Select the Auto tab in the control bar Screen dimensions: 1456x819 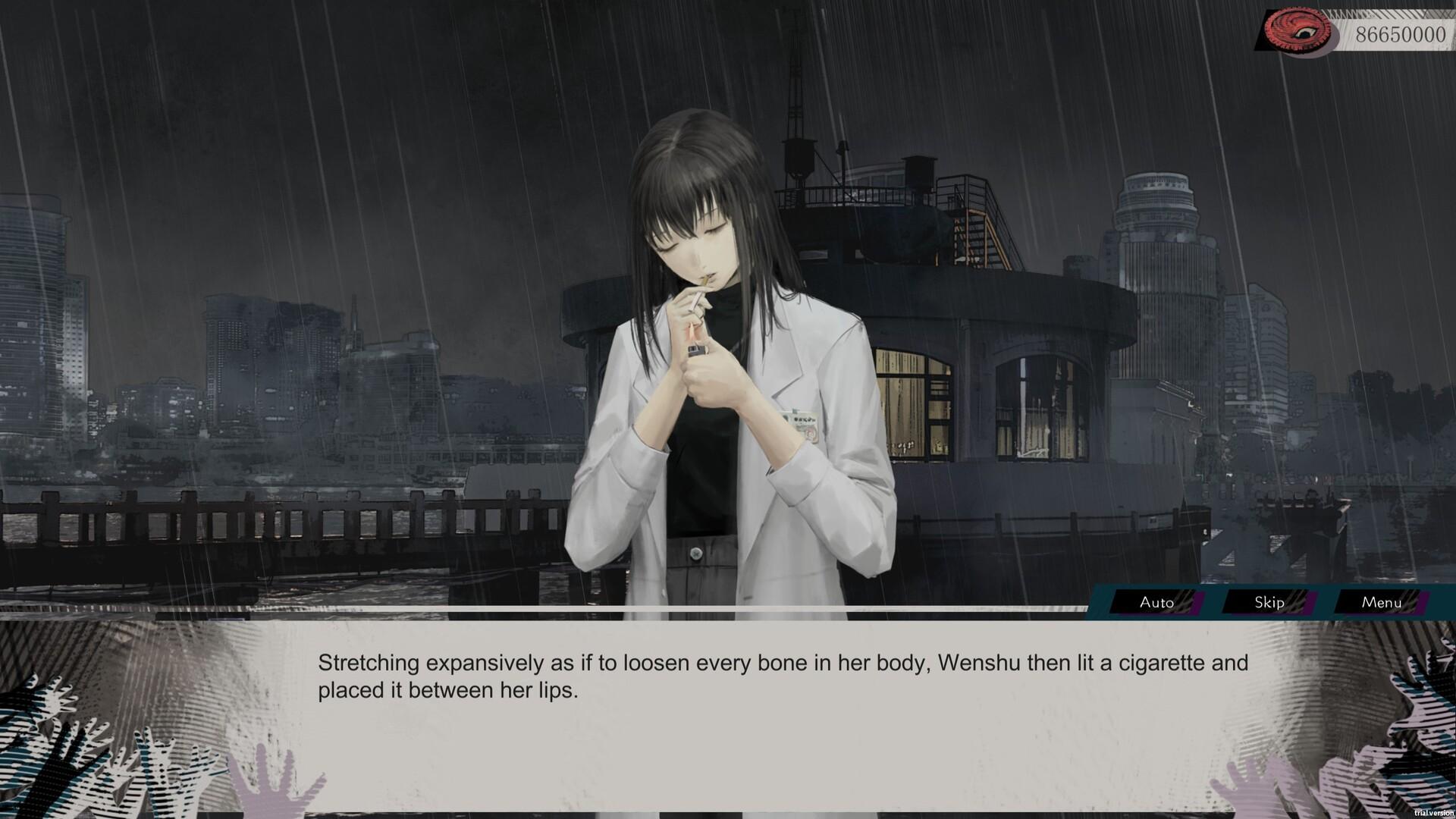[1156, 603]
